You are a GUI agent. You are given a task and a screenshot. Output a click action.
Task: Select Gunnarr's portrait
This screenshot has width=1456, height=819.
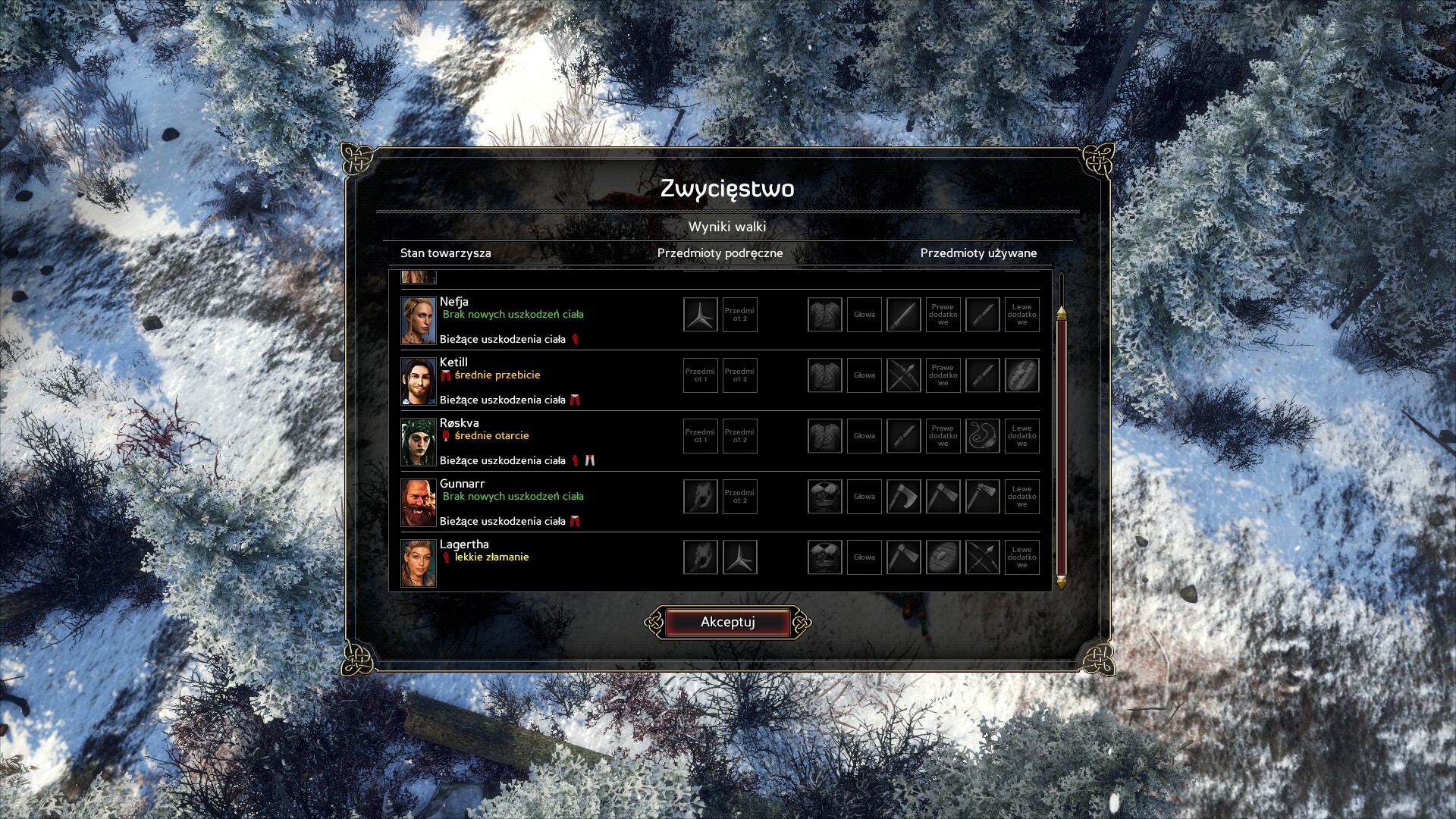pyautogui.click(x=418, y=502)
